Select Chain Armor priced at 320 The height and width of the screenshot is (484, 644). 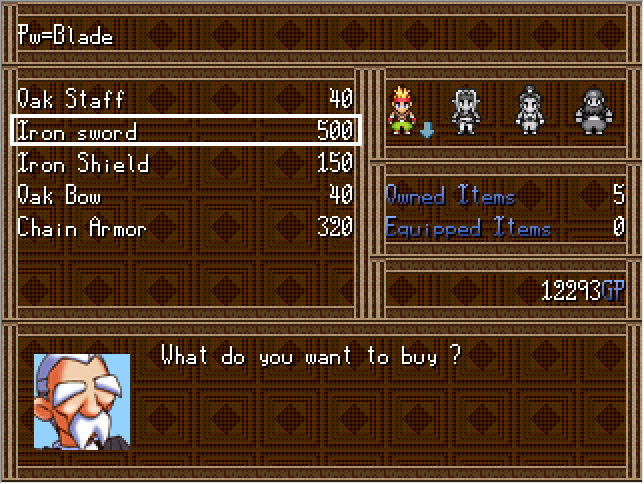pyautogui.click(x=185, y=229)
